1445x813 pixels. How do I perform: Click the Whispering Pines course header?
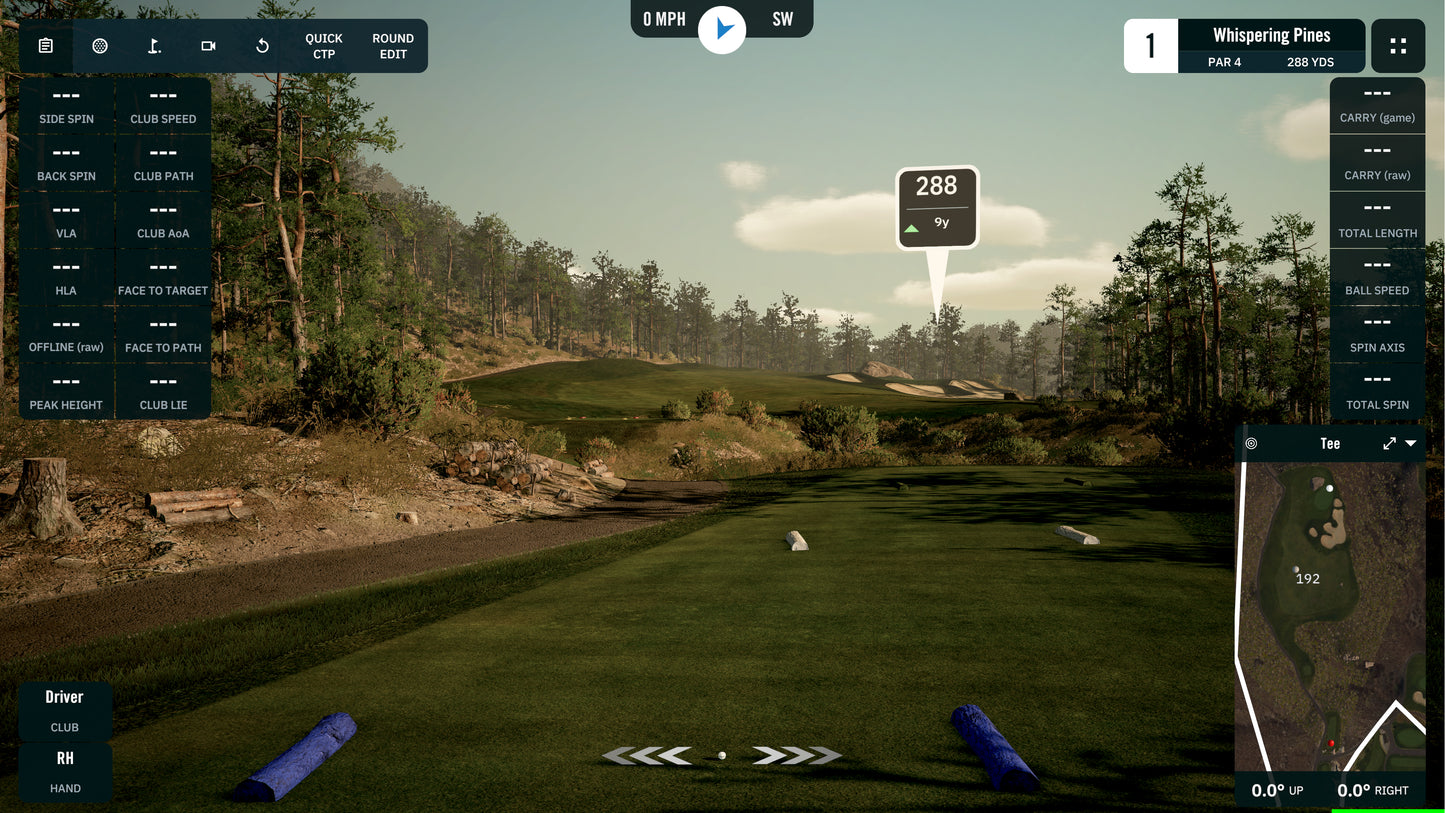pos(1271,35)
